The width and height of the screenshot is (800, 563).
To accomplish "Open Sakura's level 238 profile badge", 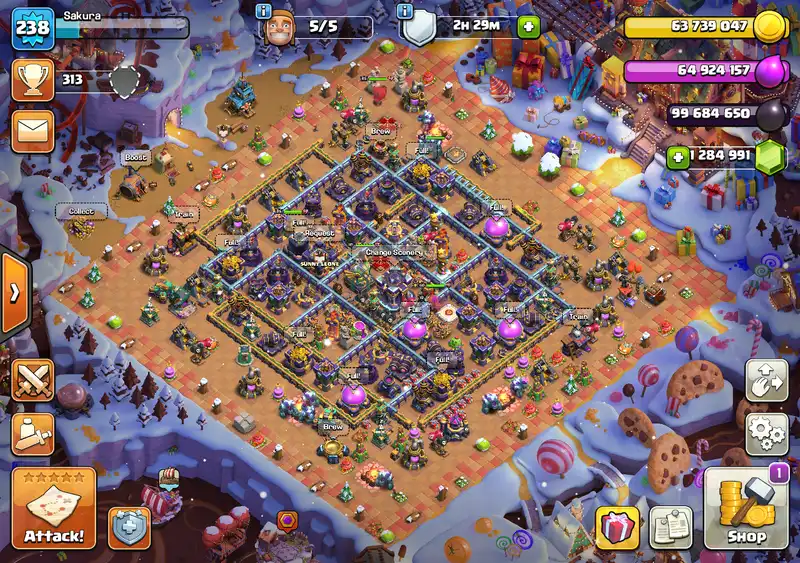I will point(32,28).
